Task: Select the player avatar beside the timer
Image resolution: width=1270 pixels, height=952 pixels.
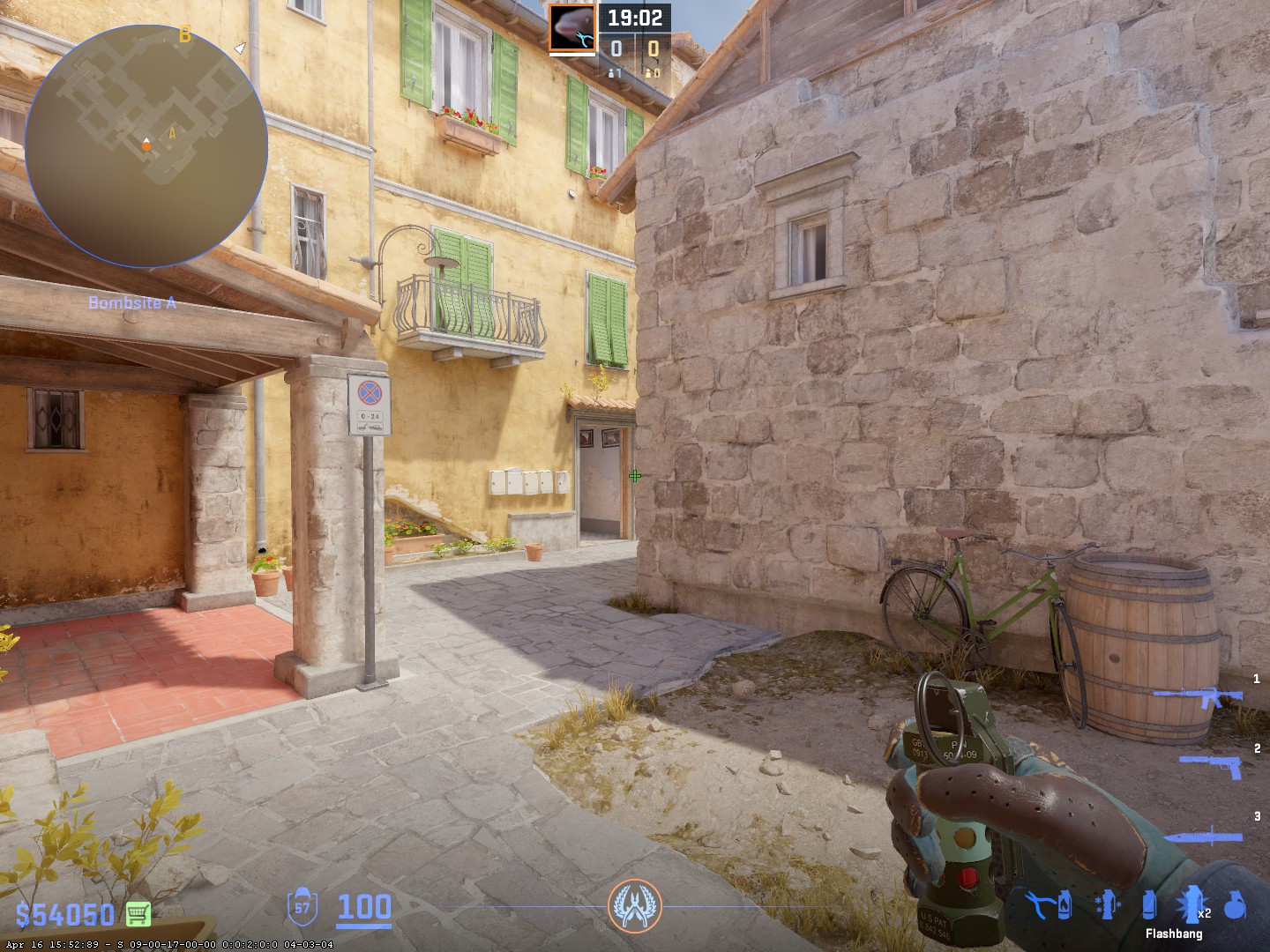Action: click(572, 27)
